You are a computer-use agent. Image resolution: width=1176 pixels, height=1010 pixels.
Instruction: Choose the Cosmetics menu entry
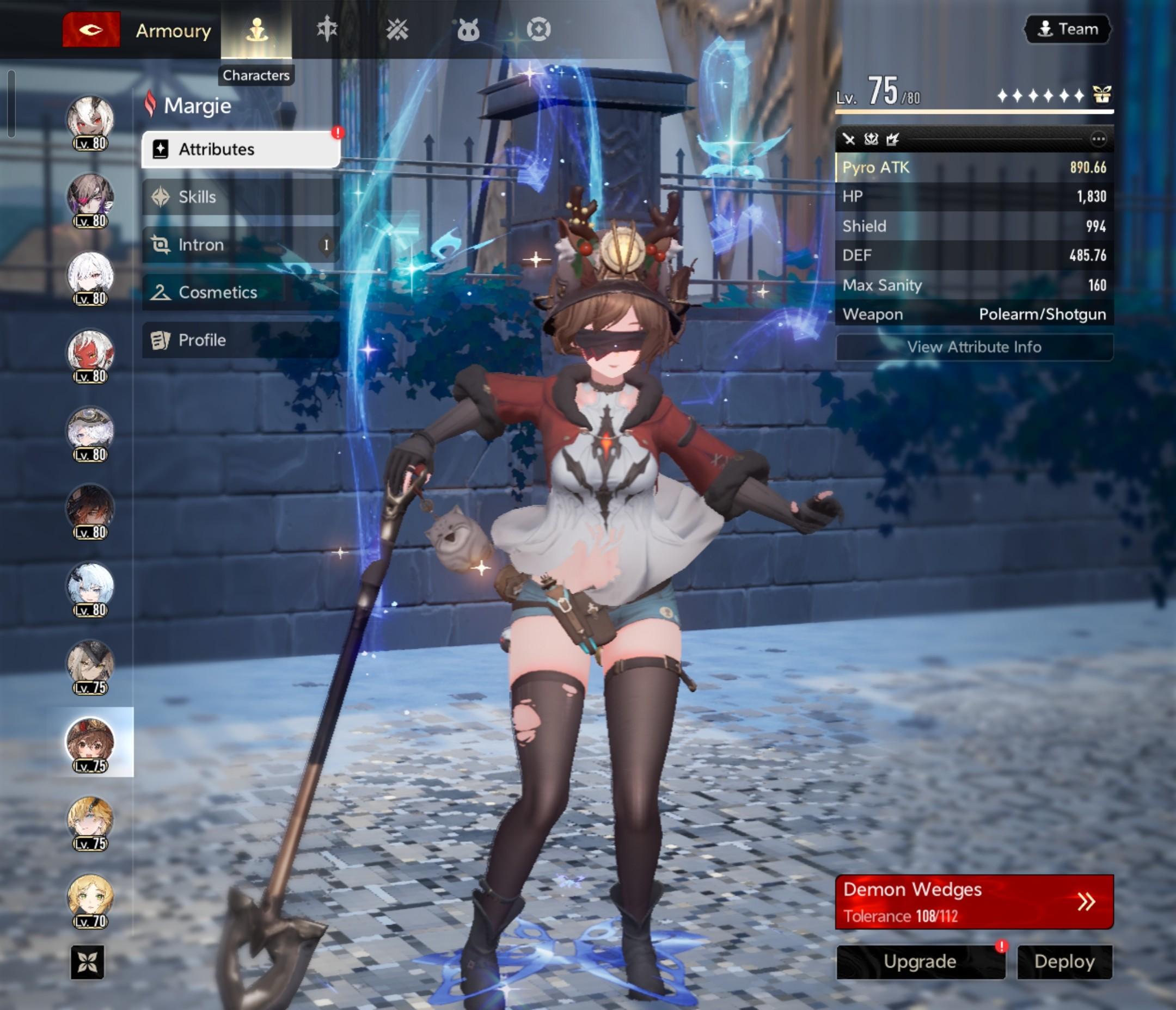click(x=241, y=292)
